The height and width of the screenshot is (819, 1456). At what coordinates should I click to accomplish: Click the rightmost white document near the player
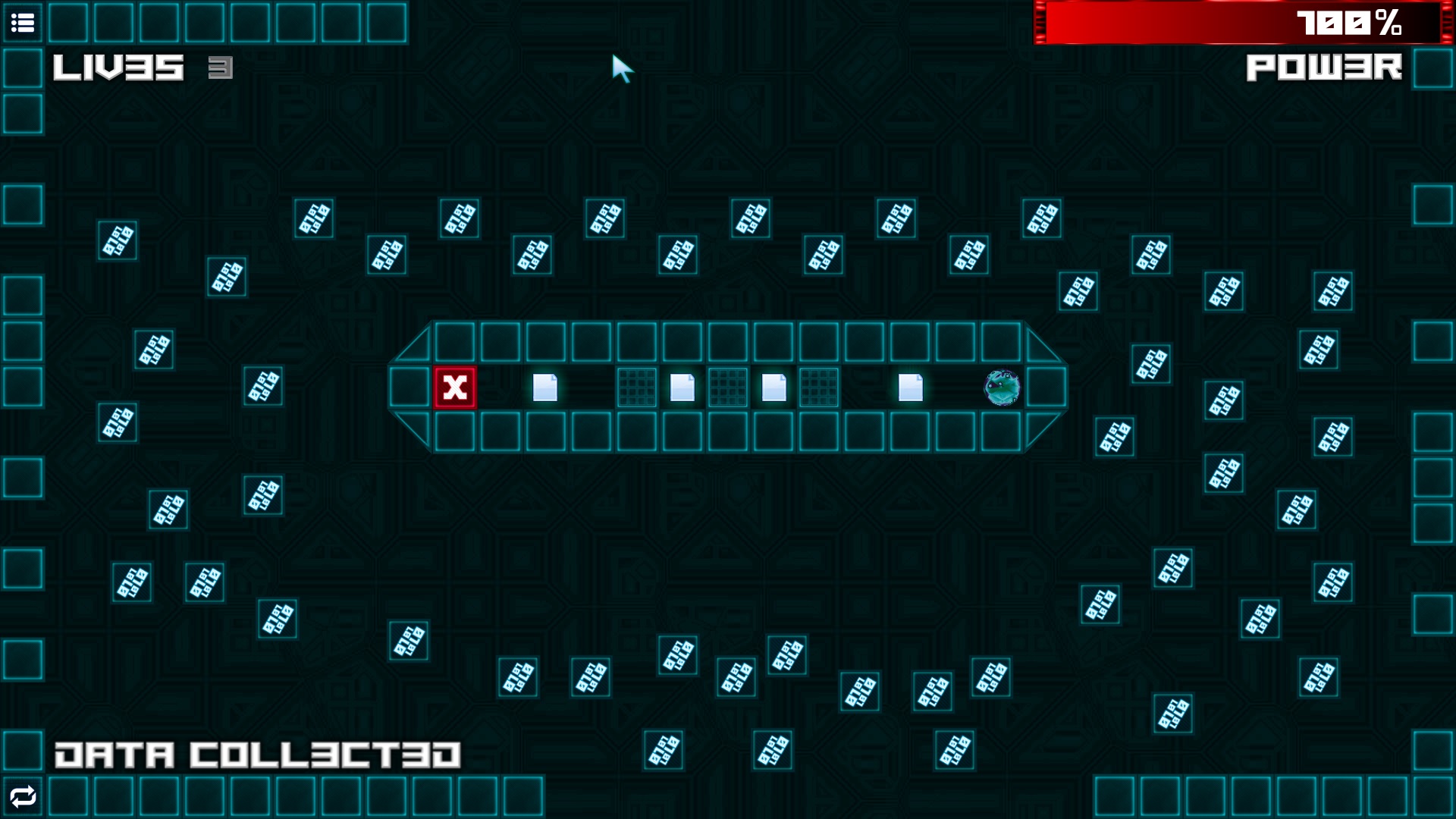pos(908,388)
